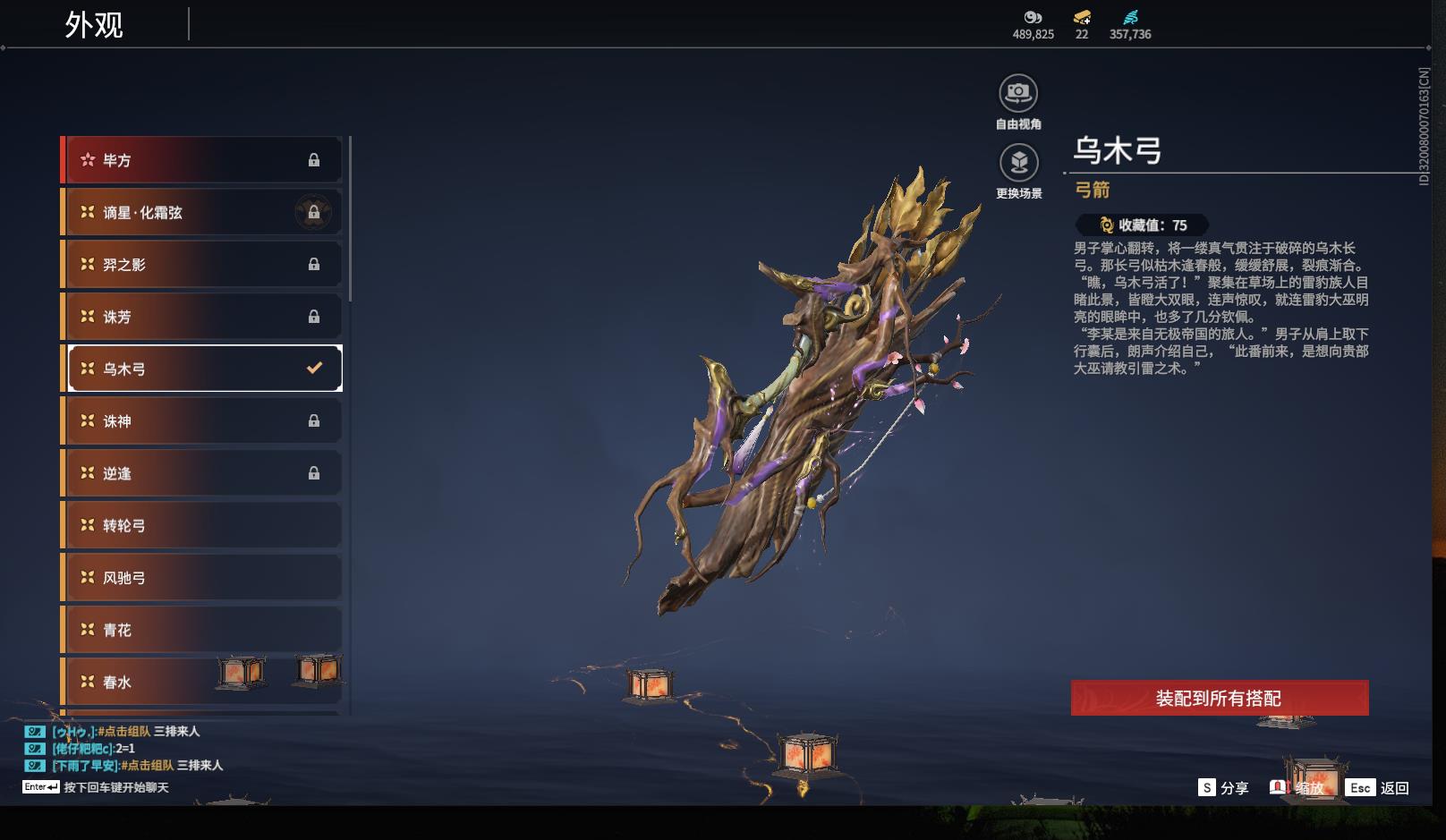Choose the 摘星·化霜弦 bow skin

pos(202,213)
